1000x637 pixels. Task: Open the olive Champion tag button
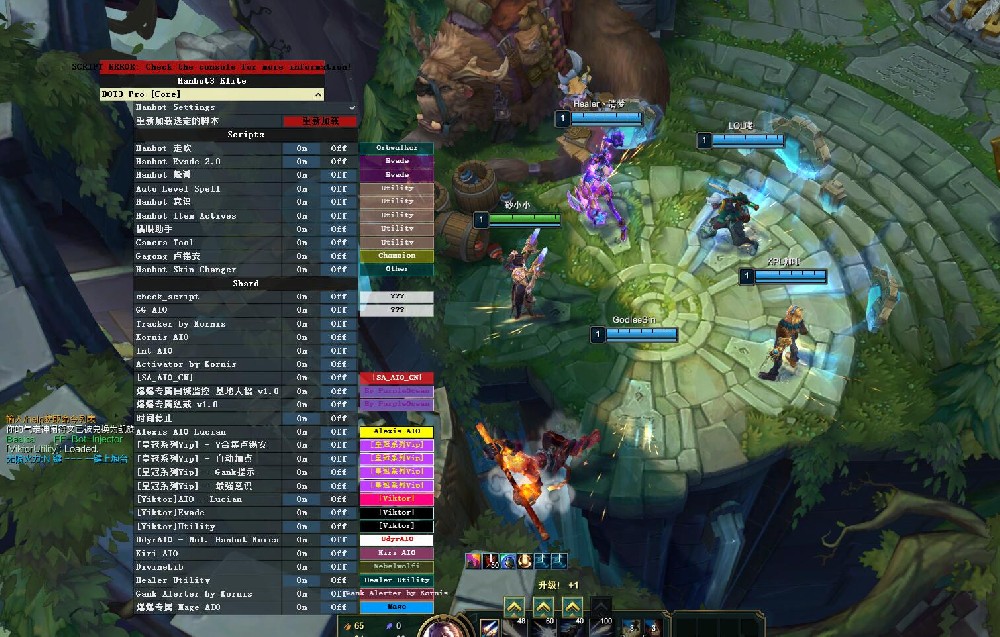tap(396, 256)
